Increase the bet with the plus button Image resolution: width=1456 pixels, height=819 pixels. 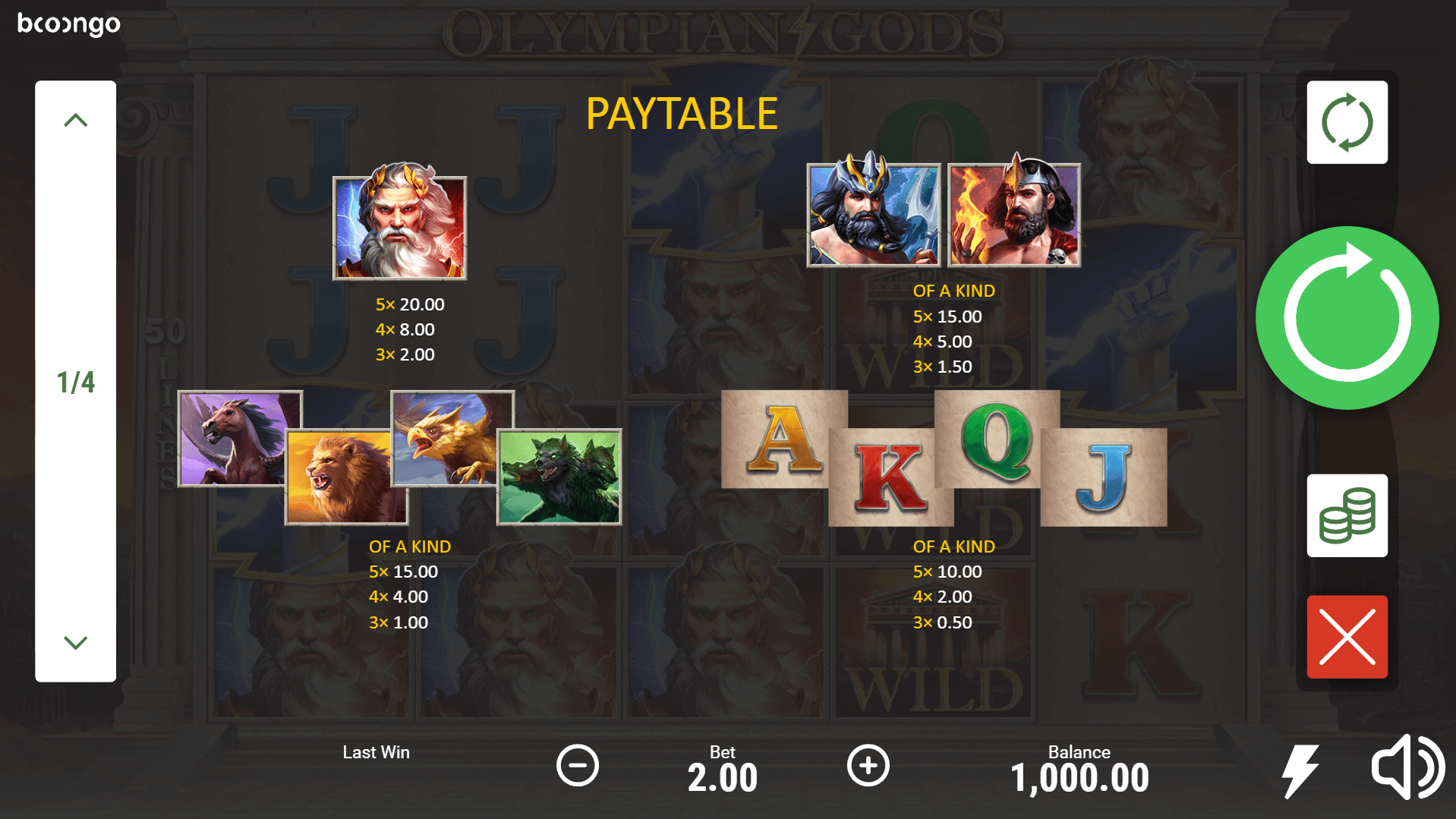coord(868,765)
